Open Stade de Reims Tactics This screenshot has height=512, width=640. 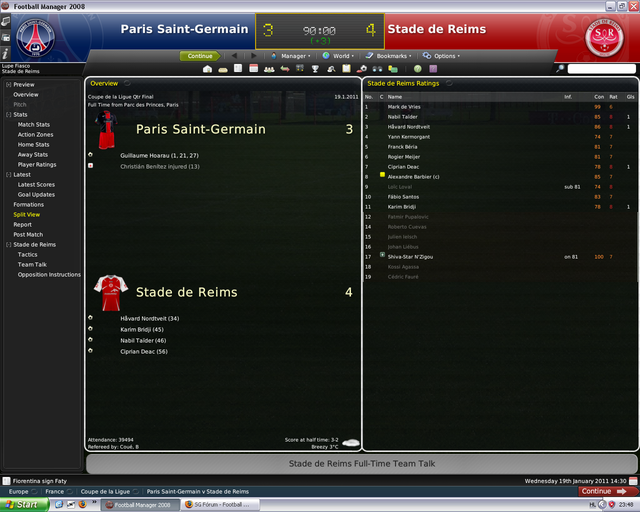pyautogui.click(x=27, y=254)
